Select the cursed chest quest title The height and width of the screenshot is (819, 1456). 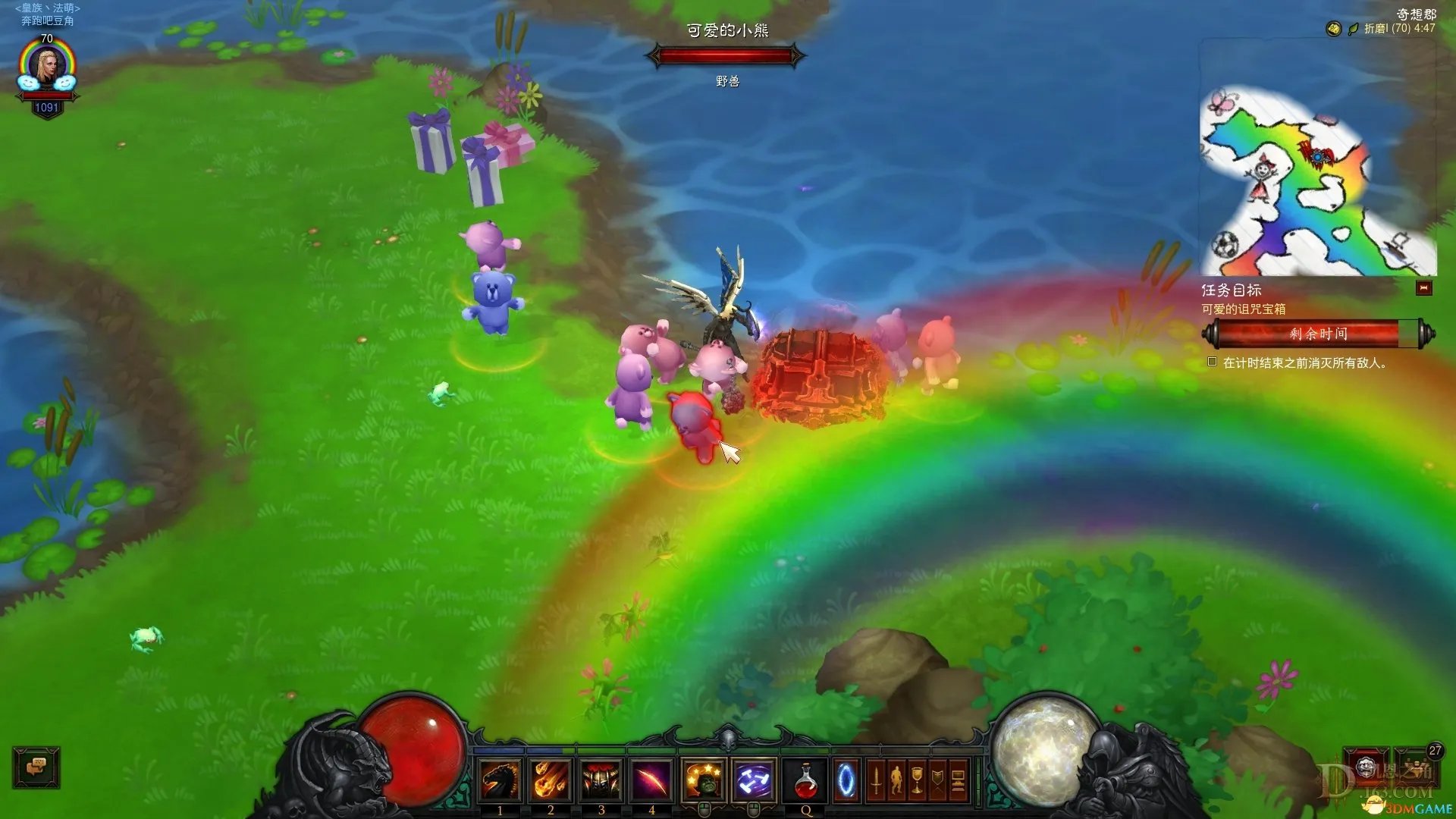pos(1243,309)
